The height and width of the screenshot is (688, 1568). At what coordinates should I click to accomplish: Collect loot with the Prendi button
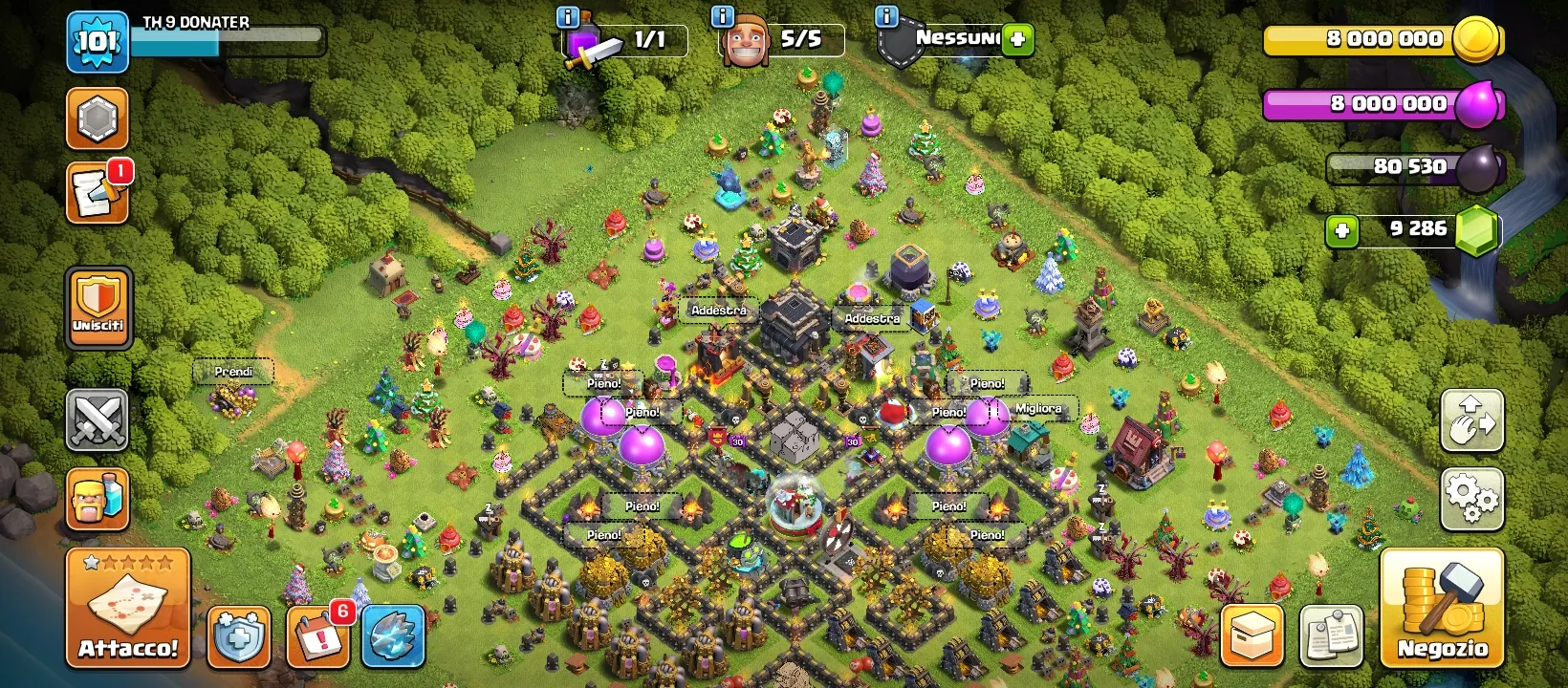[x=232, y=371]
